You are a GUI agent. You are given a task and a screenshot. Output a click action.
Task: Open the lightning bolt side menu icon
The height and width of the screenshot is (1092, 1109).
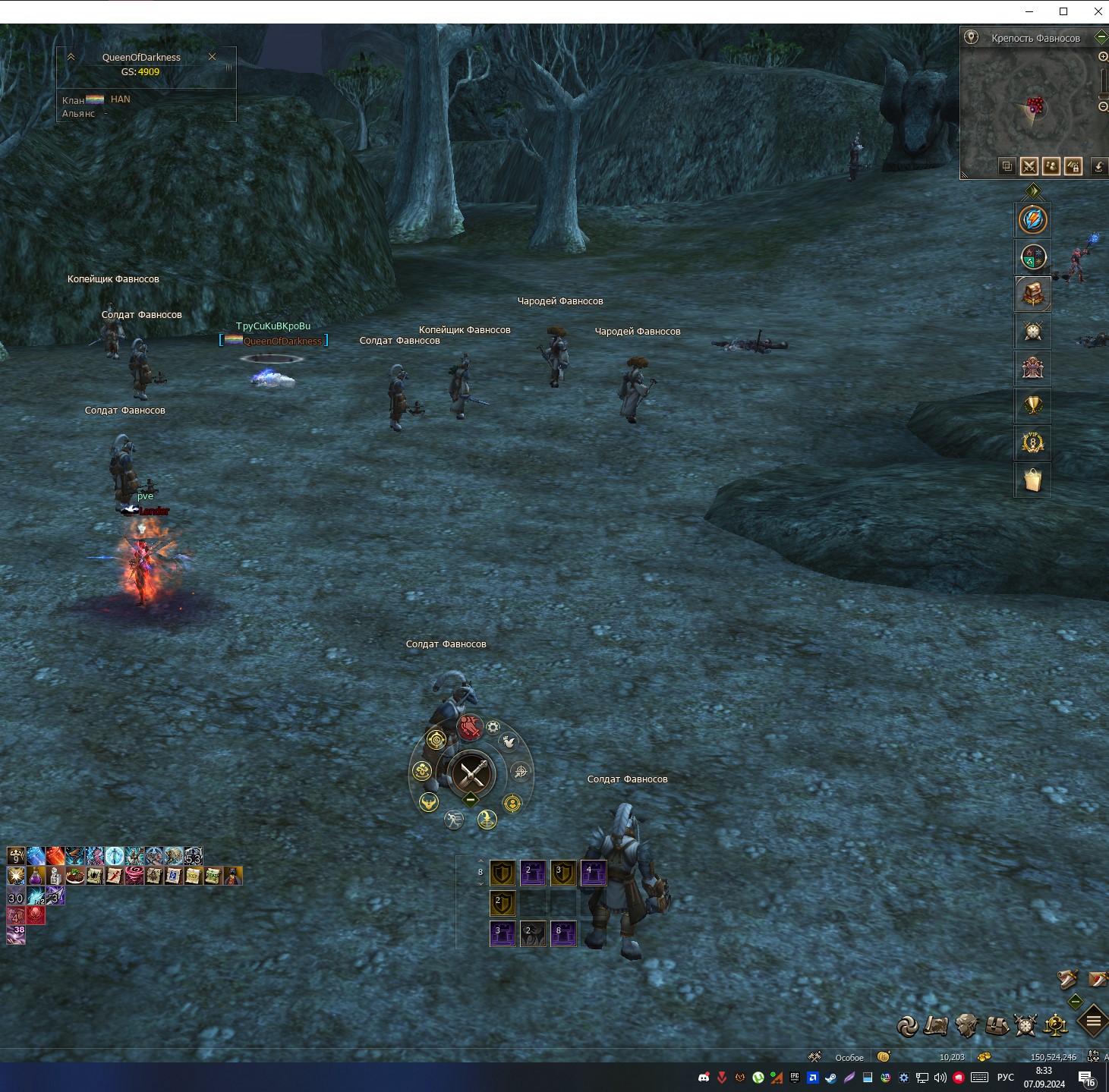[1032, 220]
